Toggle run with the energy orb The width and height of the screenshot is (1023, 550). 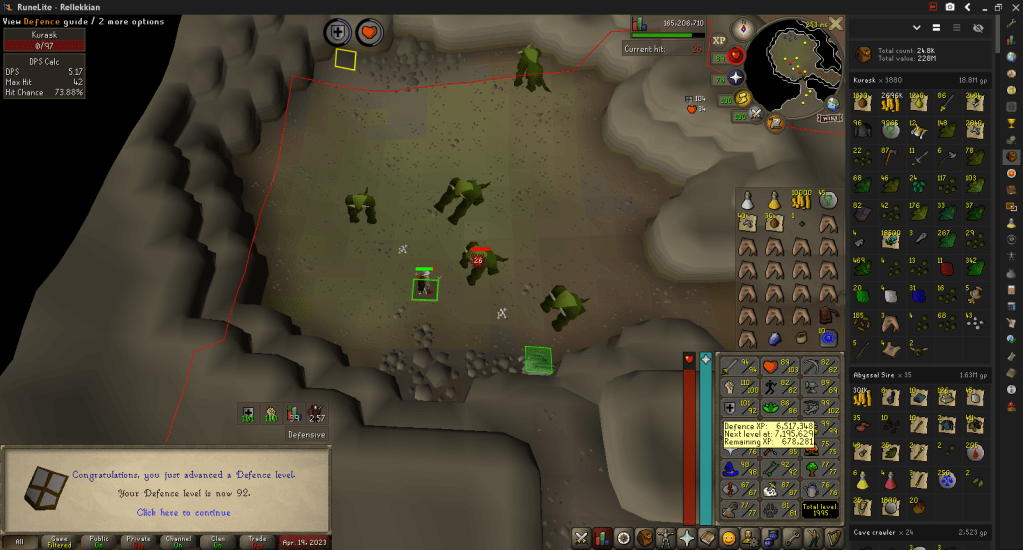point(742,98)
